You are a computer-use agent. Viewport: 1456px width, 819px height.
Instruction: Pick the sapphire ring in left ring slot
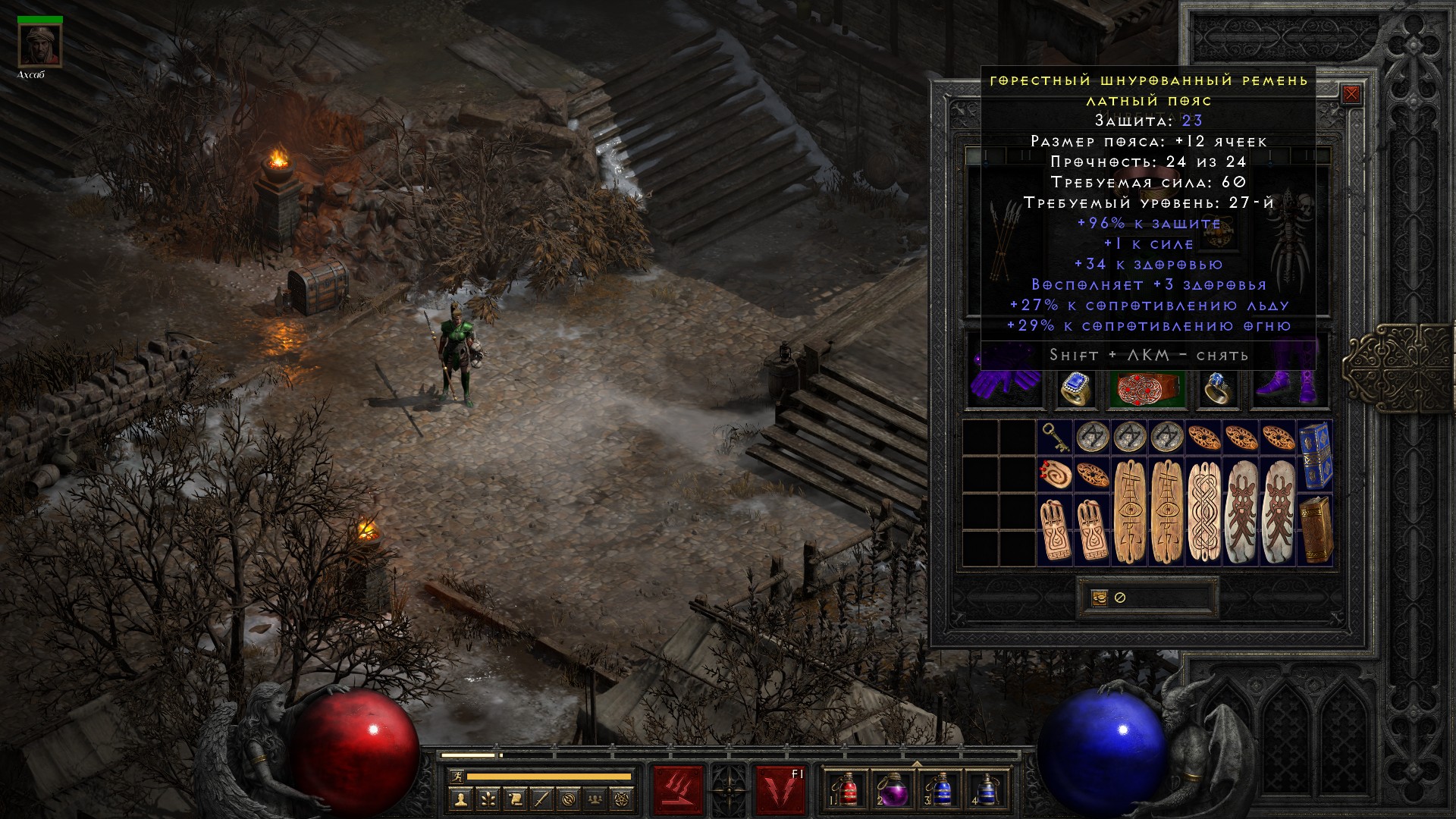[x=1075, y=389]
